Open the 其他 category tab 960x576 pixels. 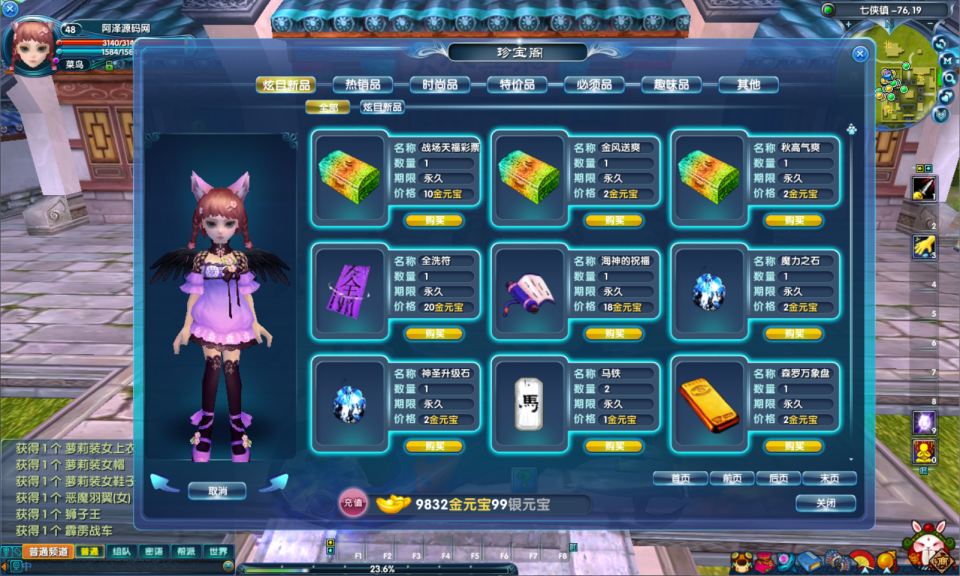(748, 85)
